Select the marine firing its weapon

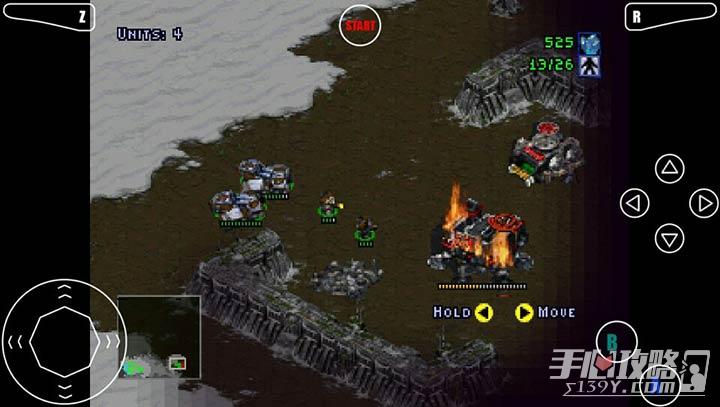pos(328,204)
